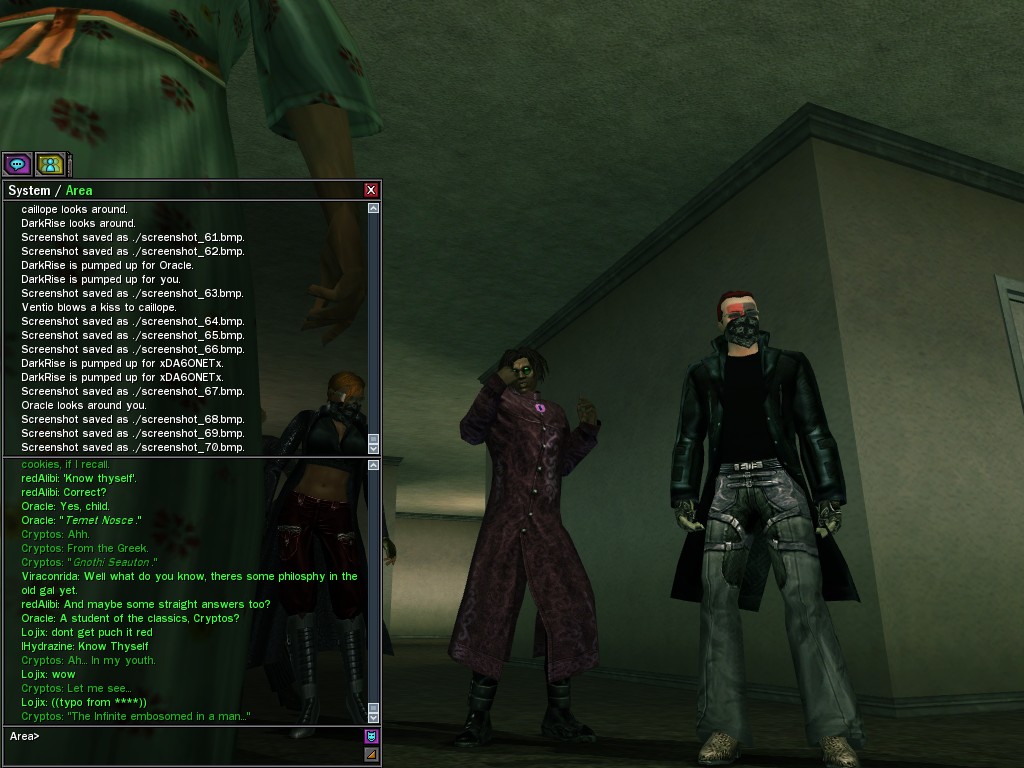This screenshot has width=1024, height=768.
Task: Open the purple mask emote icon
Action: coord(372,737)
